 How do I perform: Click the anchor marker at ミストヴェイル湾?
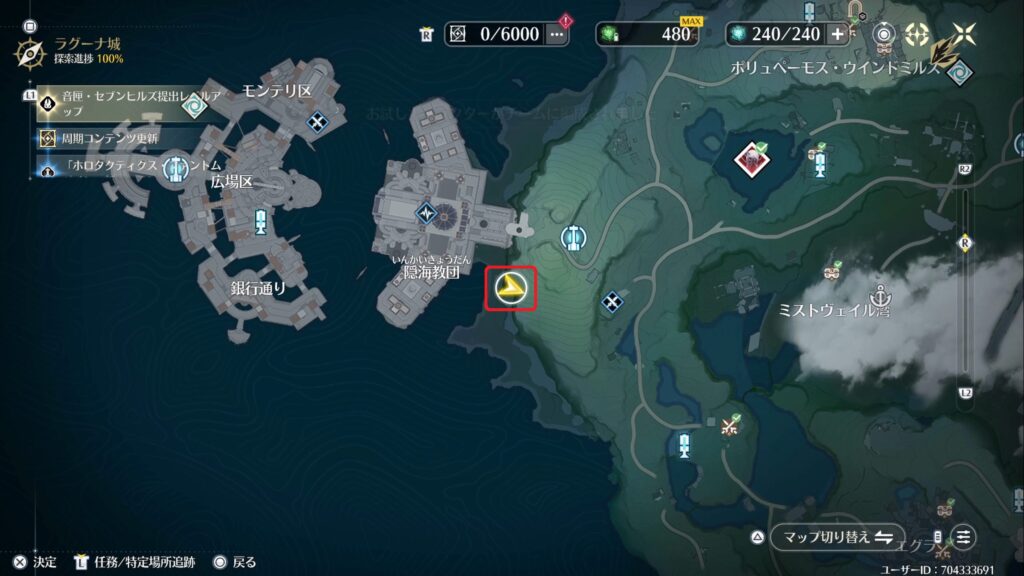[881, 296]
